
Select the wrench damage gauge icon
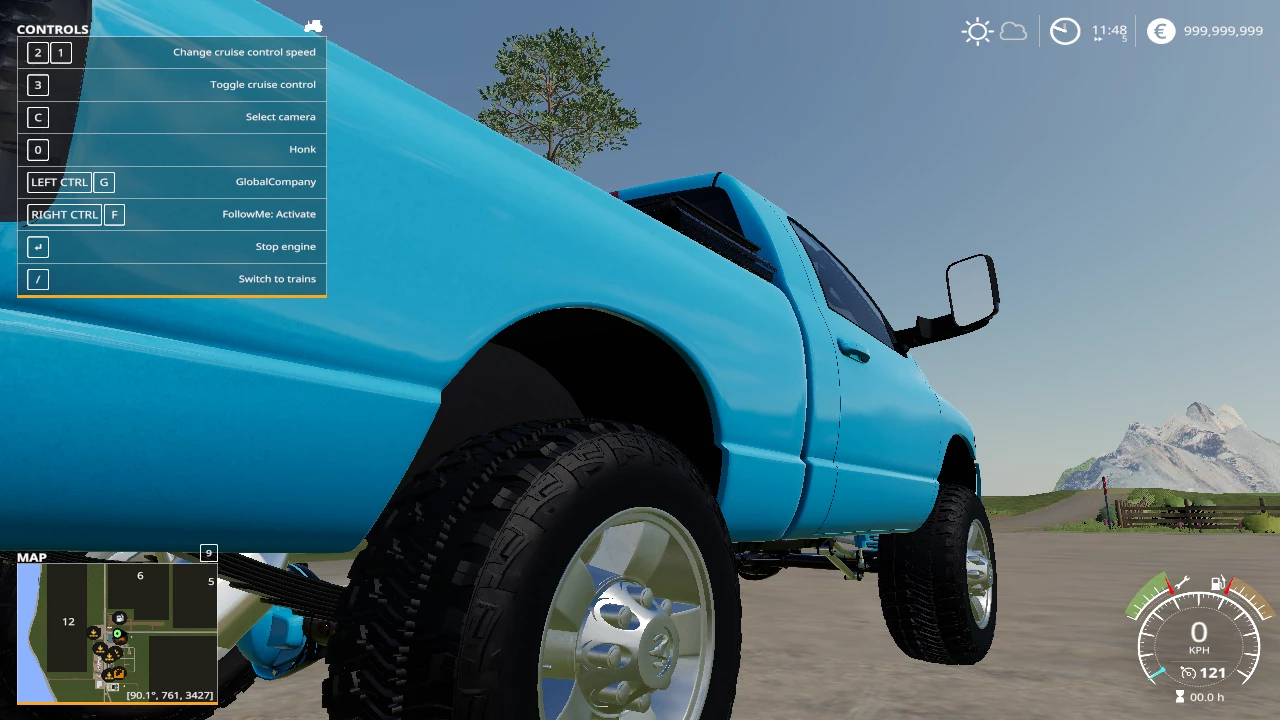click(x=1180, y=583)
